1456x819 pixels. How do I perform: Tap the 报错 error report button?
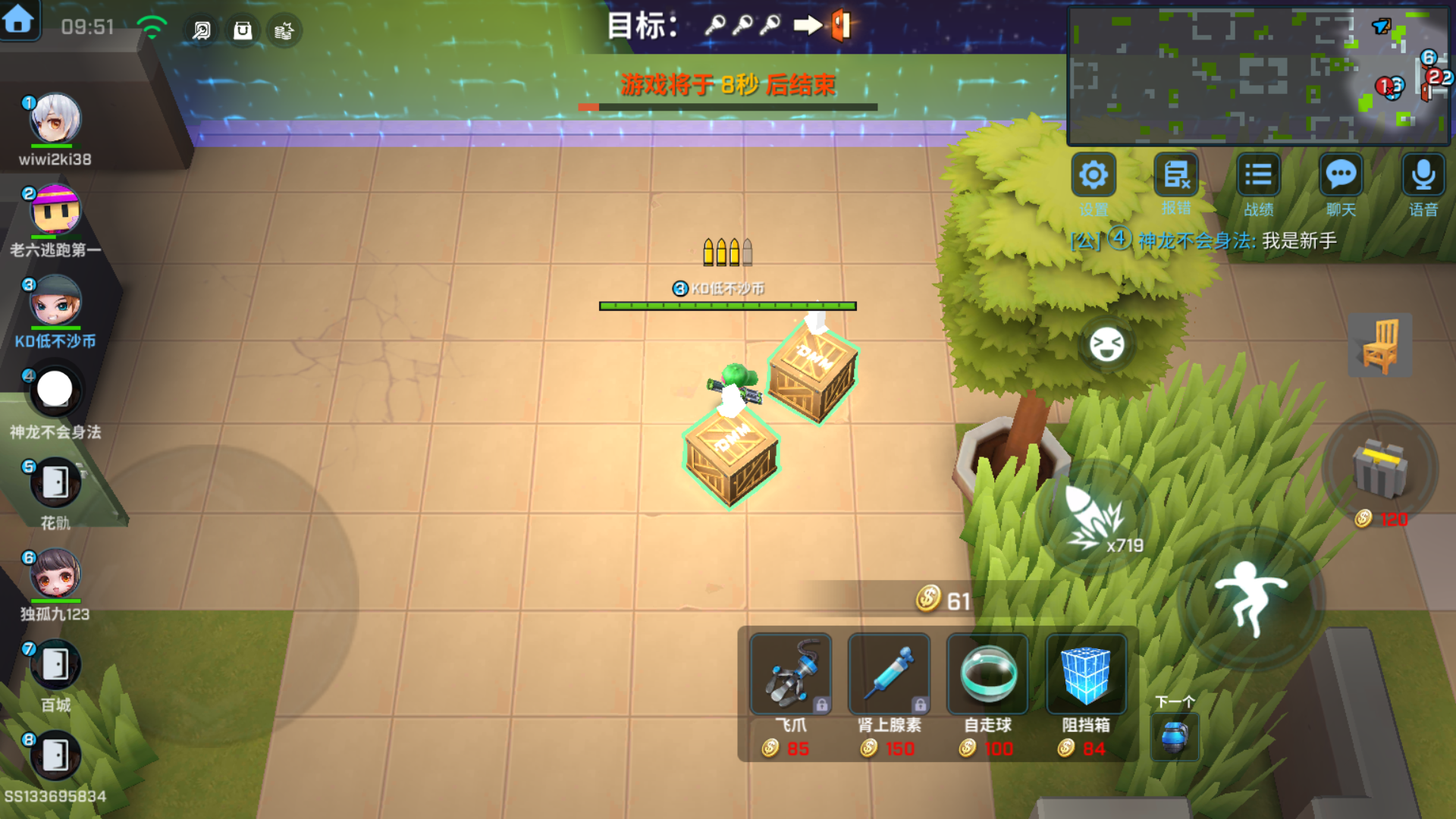(x=1176, y=176)
